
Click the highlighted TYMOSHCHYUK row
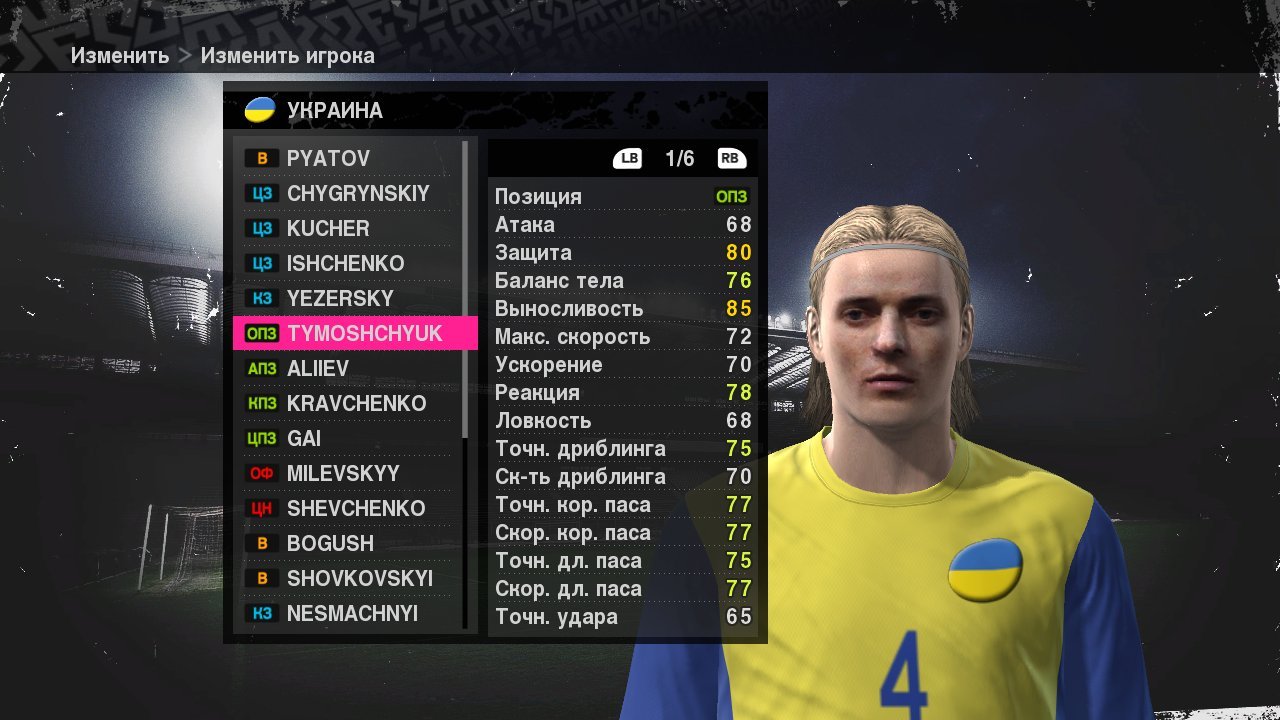[355, 333]
